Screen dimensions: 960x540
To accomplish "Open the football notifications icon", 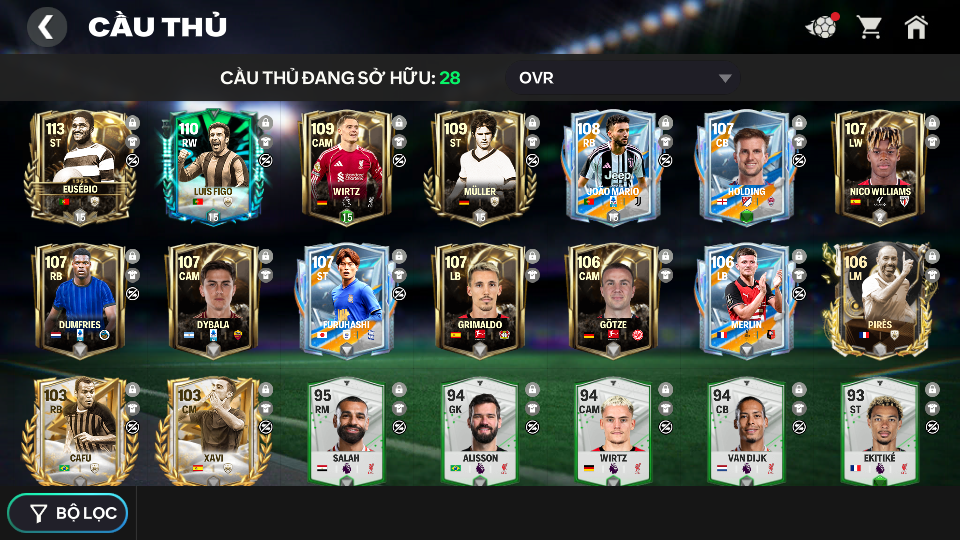I will click(821, 27).
